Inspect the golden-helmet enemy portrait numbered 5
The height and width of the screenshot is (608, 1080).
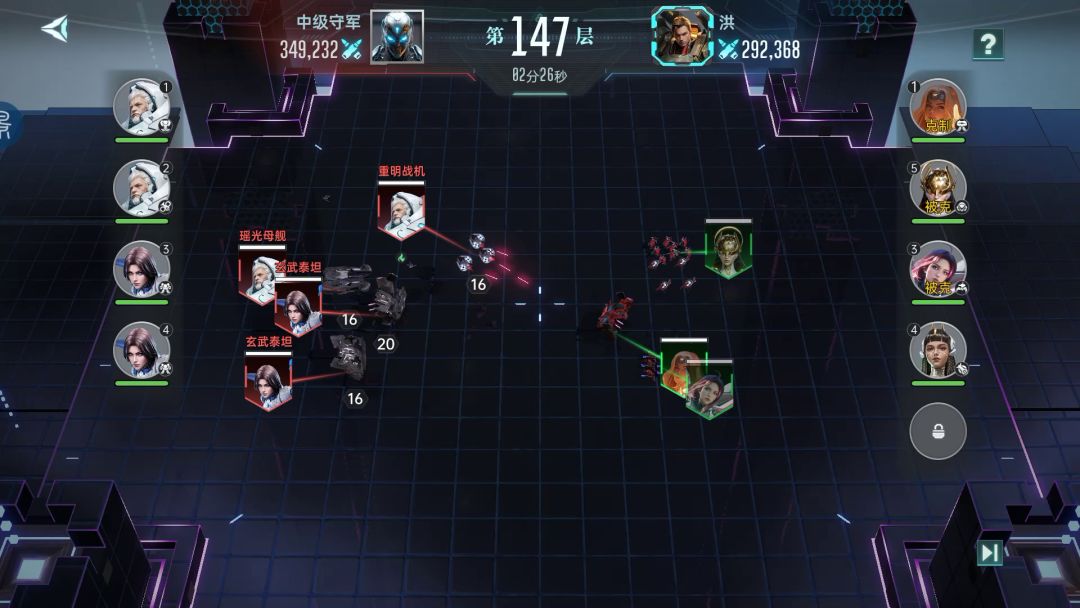938,187
